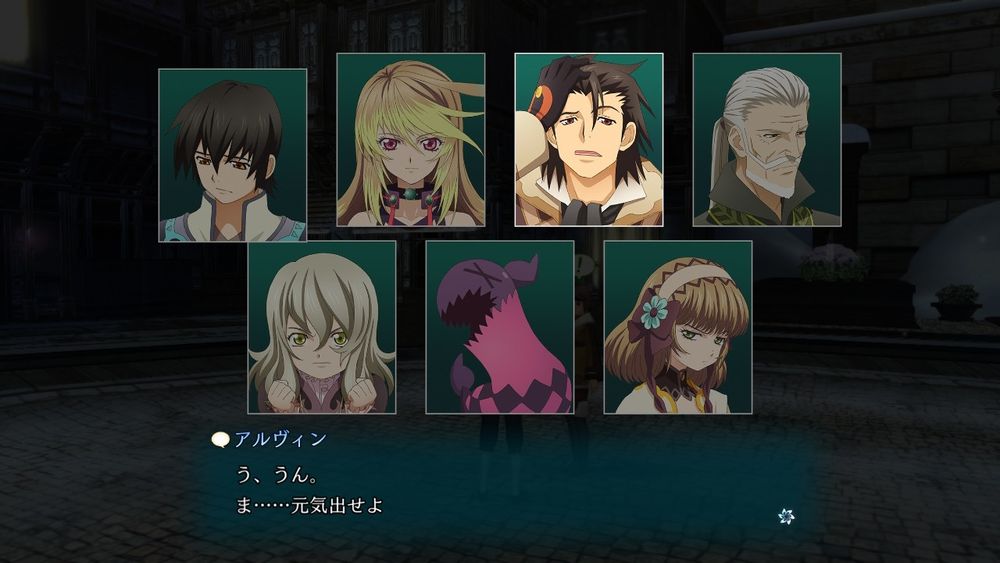Pick the clenched-fists girl's portrait
1000x563 pixels.
(x=322, y=327)
